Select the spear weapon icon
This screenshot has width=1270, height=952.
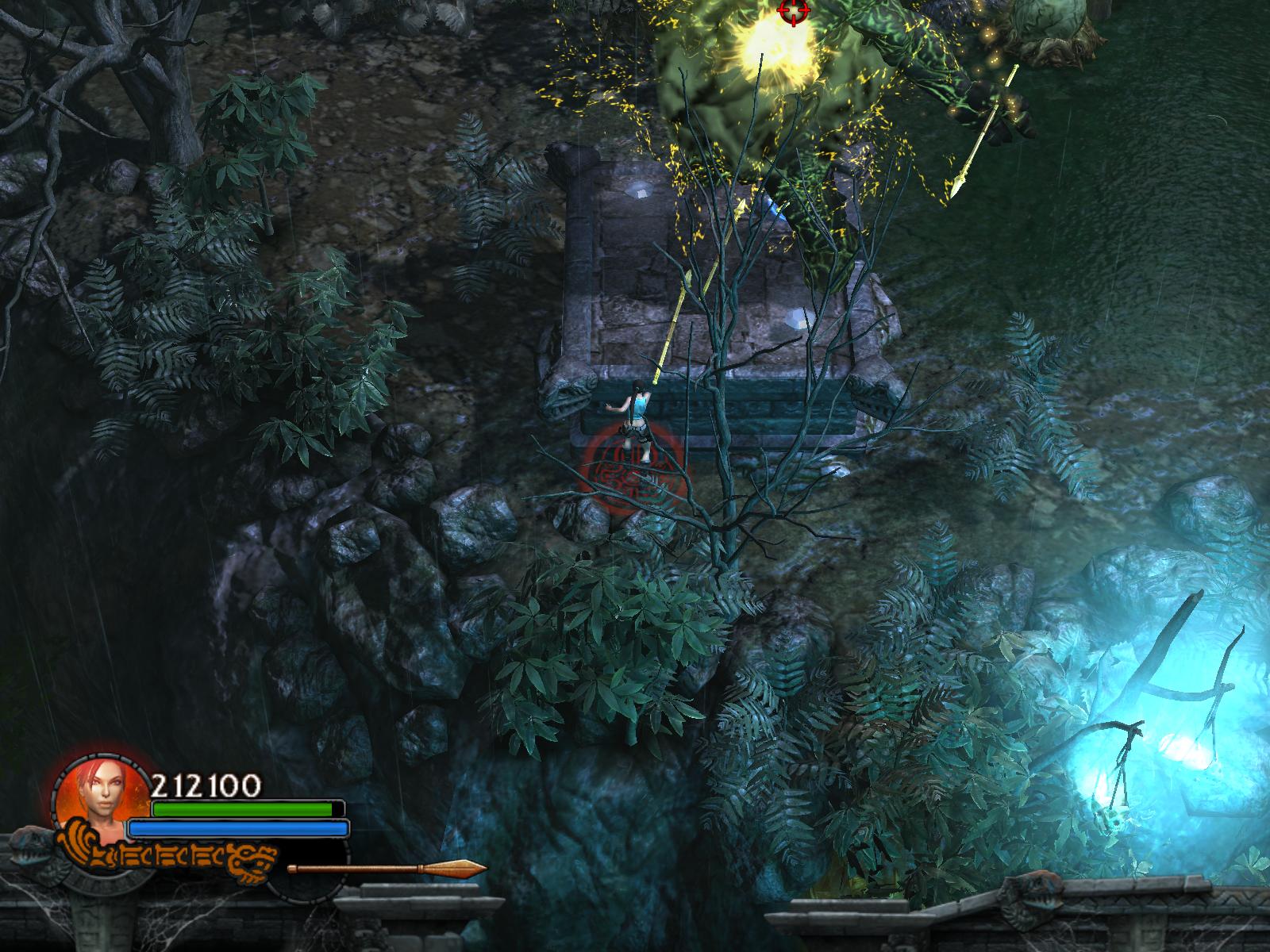coord(387,868)
